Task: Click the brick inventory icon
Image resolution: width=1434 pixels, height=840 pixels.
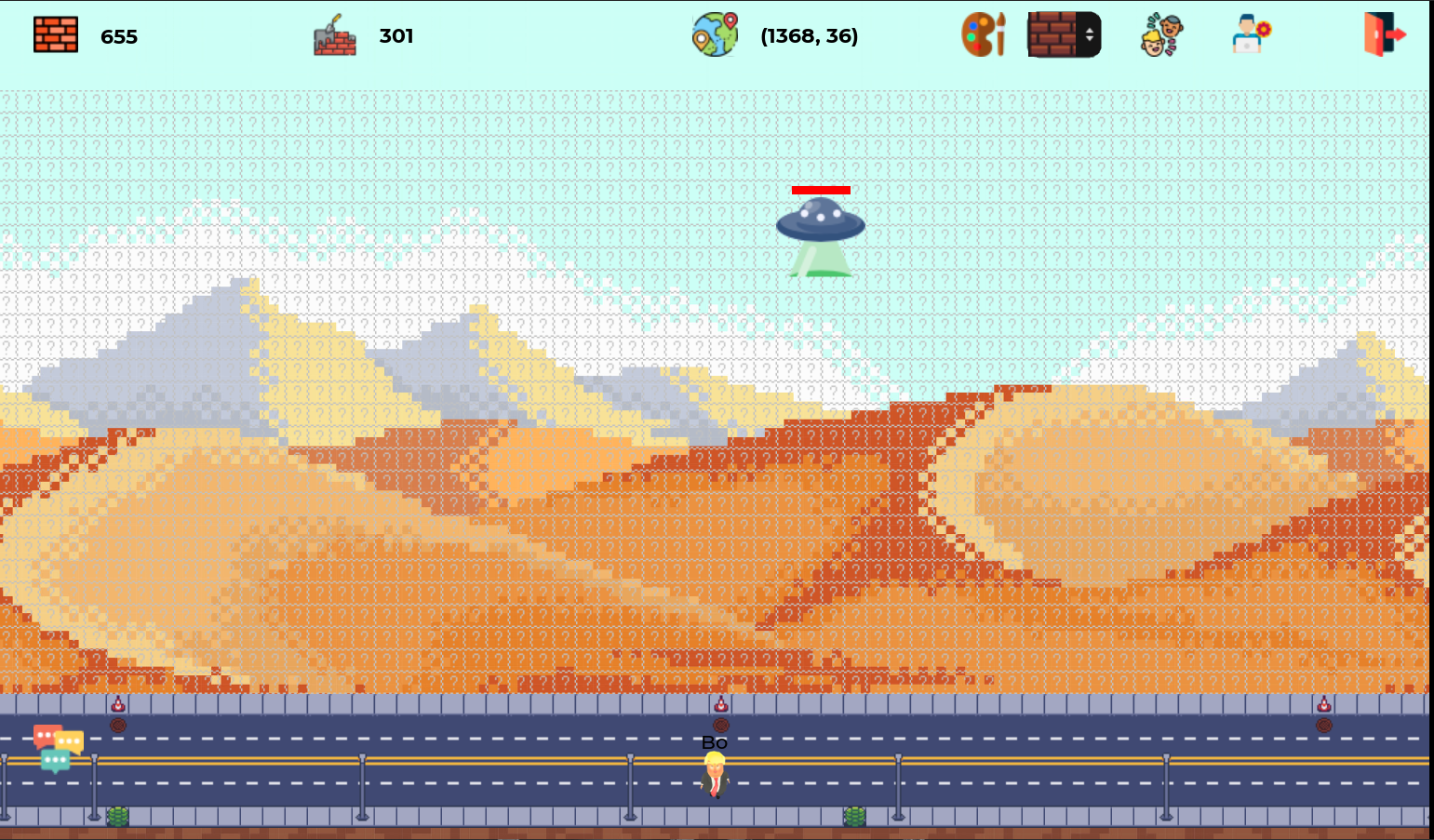Action: point(56,33)
